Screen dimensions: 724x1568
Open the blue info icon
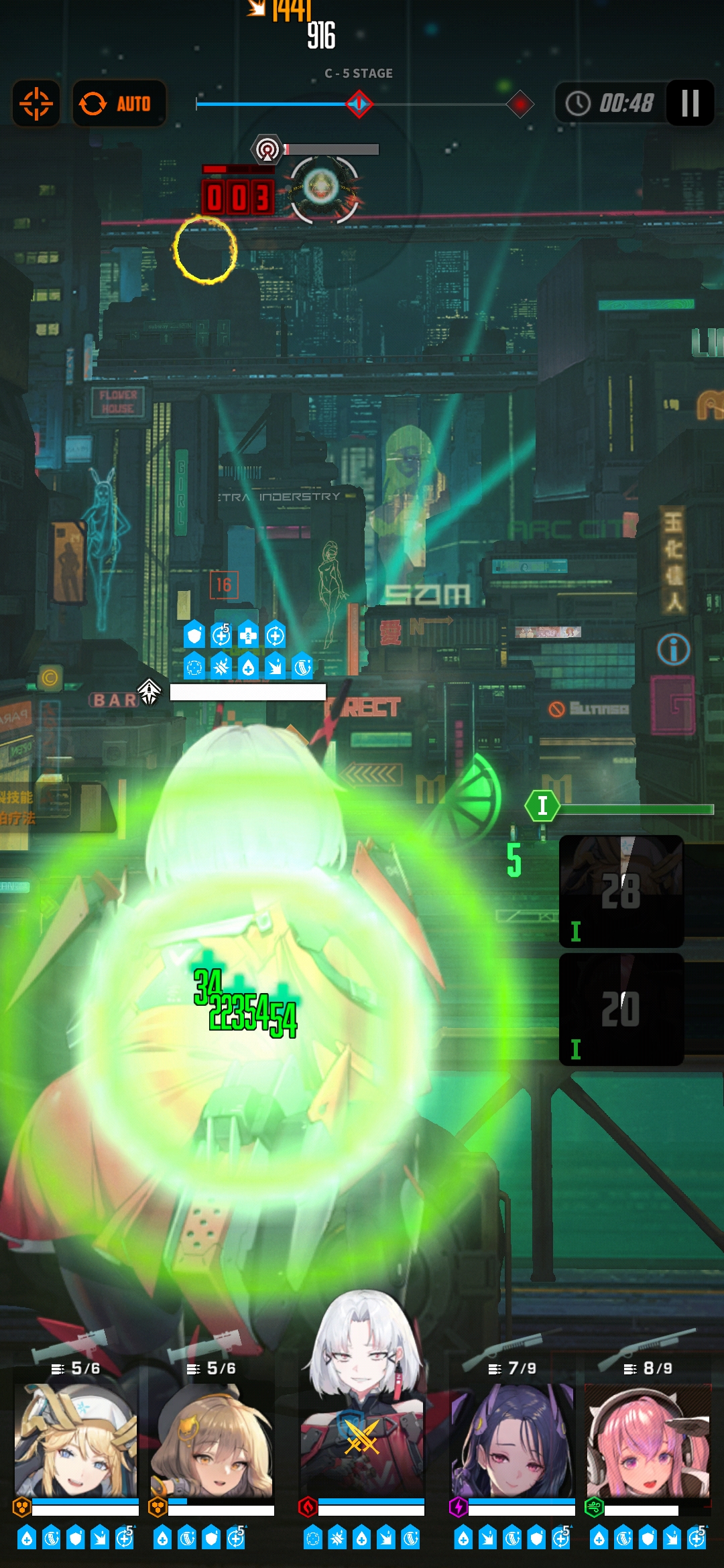(673, 649)
